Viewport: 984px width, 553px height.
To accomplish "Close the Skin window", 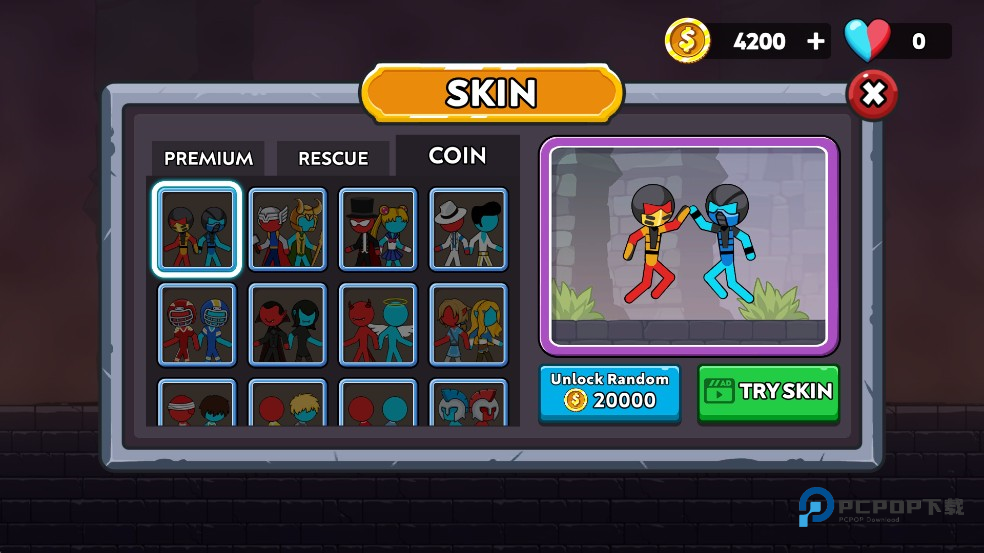I will point(872,95).
